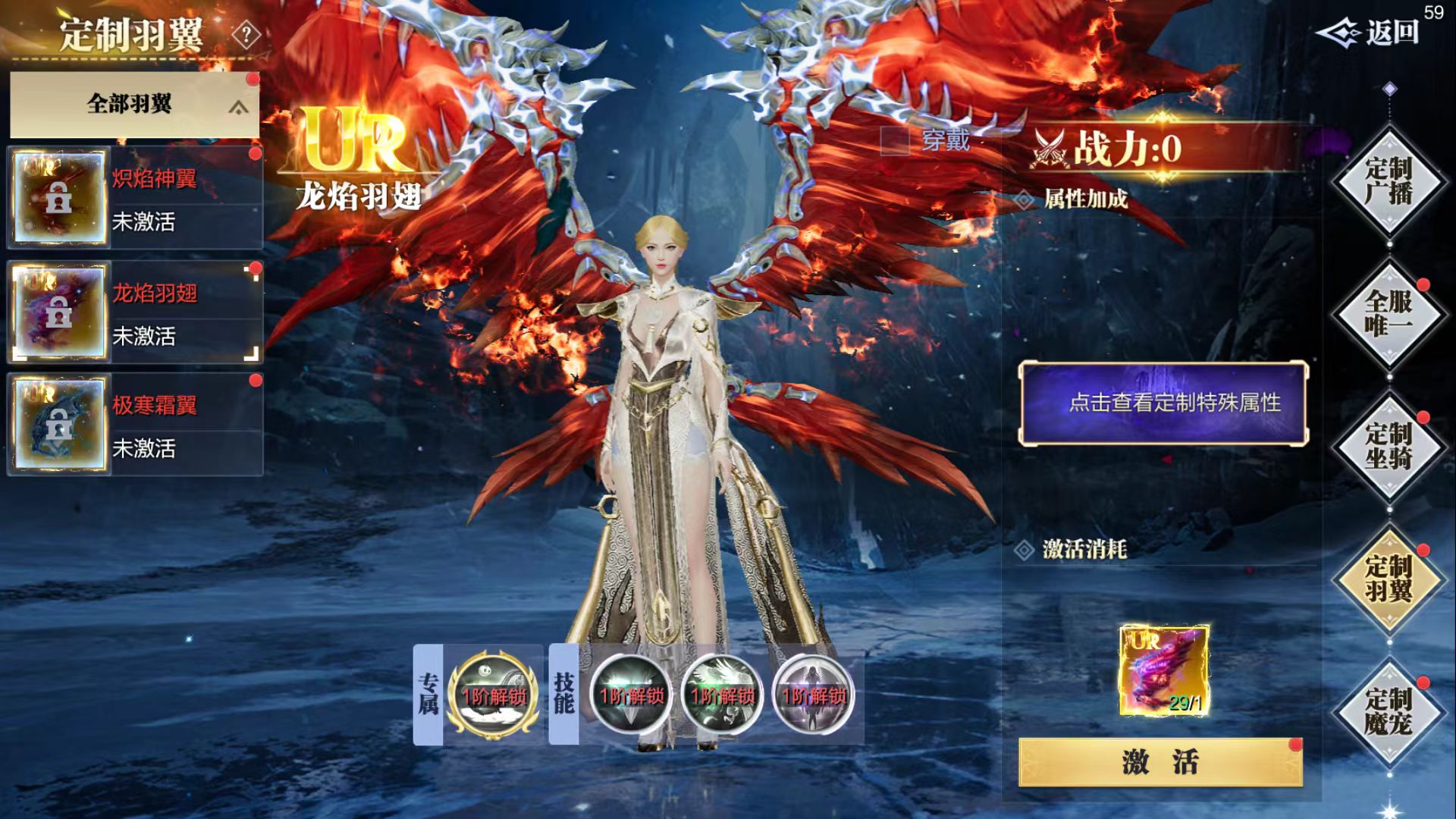The height and width of the screenshot is (819, 1456).
Task: Show the white-winged skill icon
Action: 722,695
